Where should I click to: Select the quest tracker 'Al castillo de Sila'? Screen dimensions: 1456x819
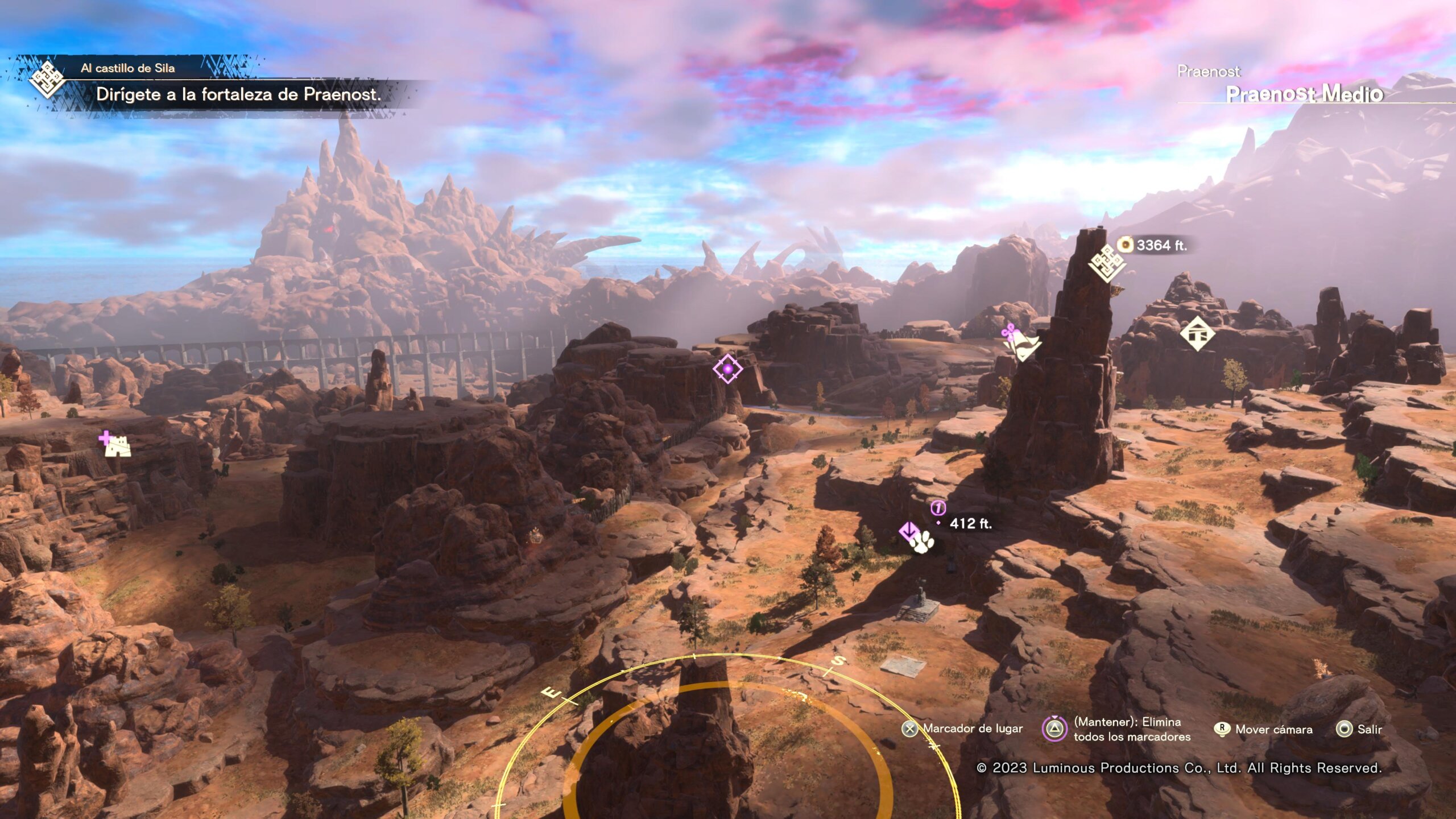point(127,68)
